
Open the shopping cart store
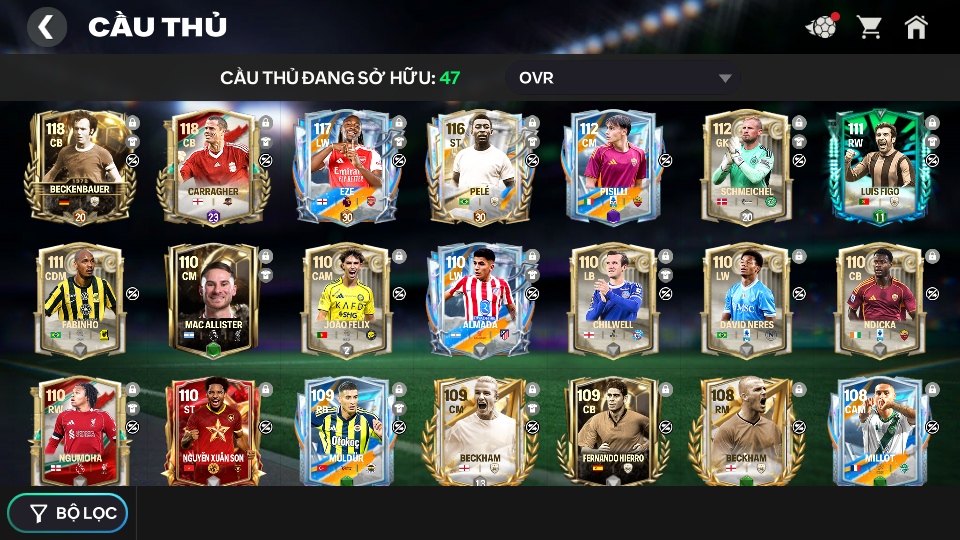pos(869,27)
